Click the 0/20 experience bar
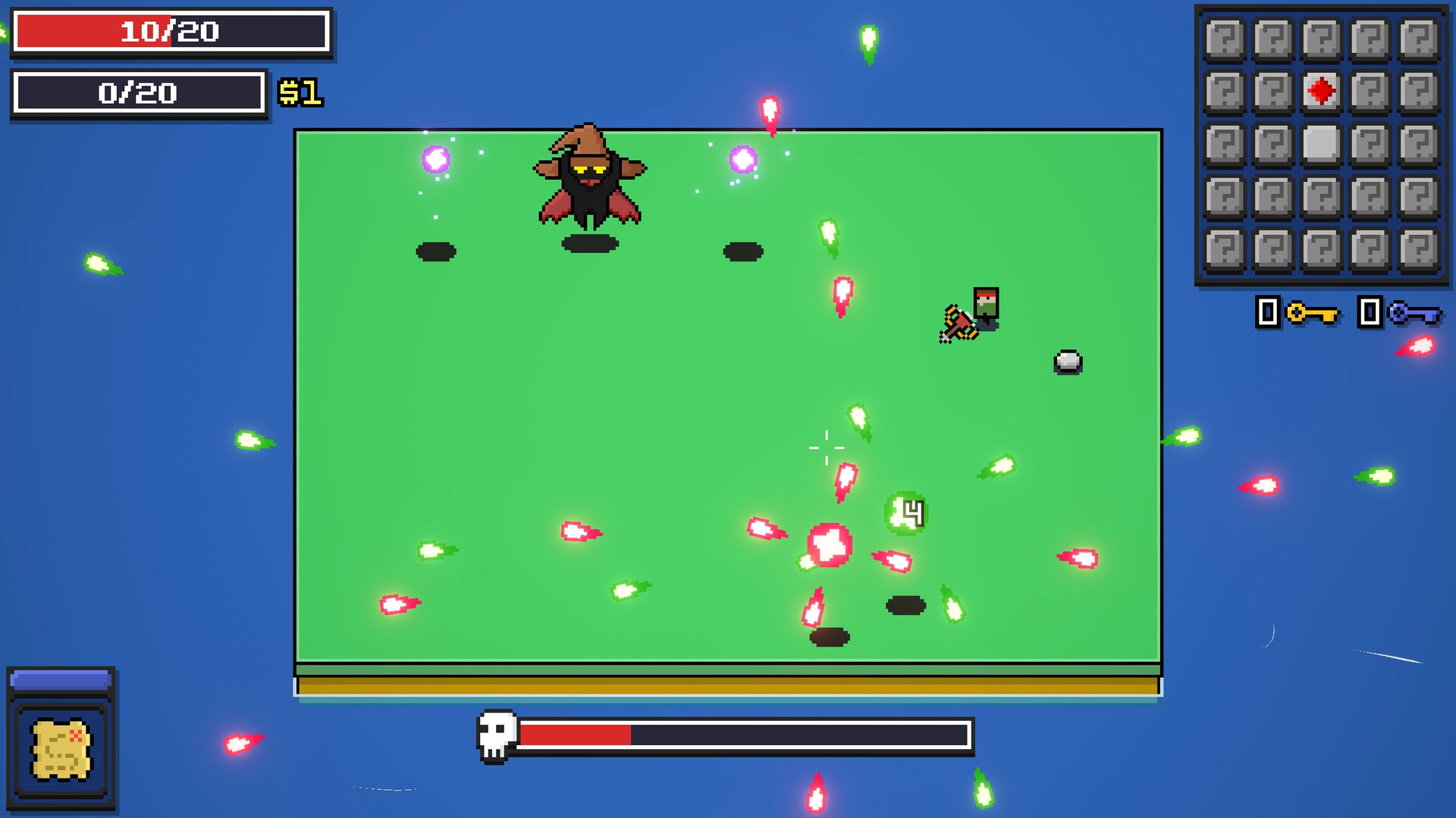 click(140, 94)
